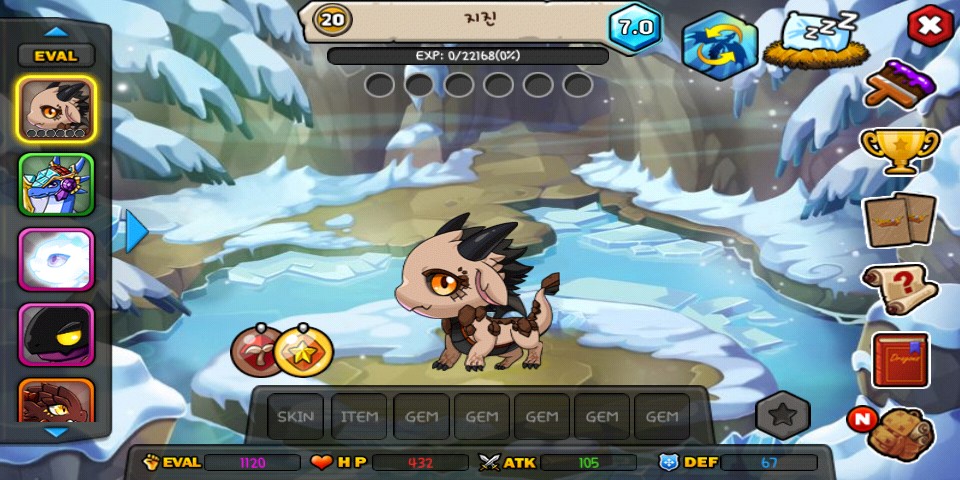Open the SKIN slot
This screenshot has height=480, width=960.
click(x=295, y=416)
